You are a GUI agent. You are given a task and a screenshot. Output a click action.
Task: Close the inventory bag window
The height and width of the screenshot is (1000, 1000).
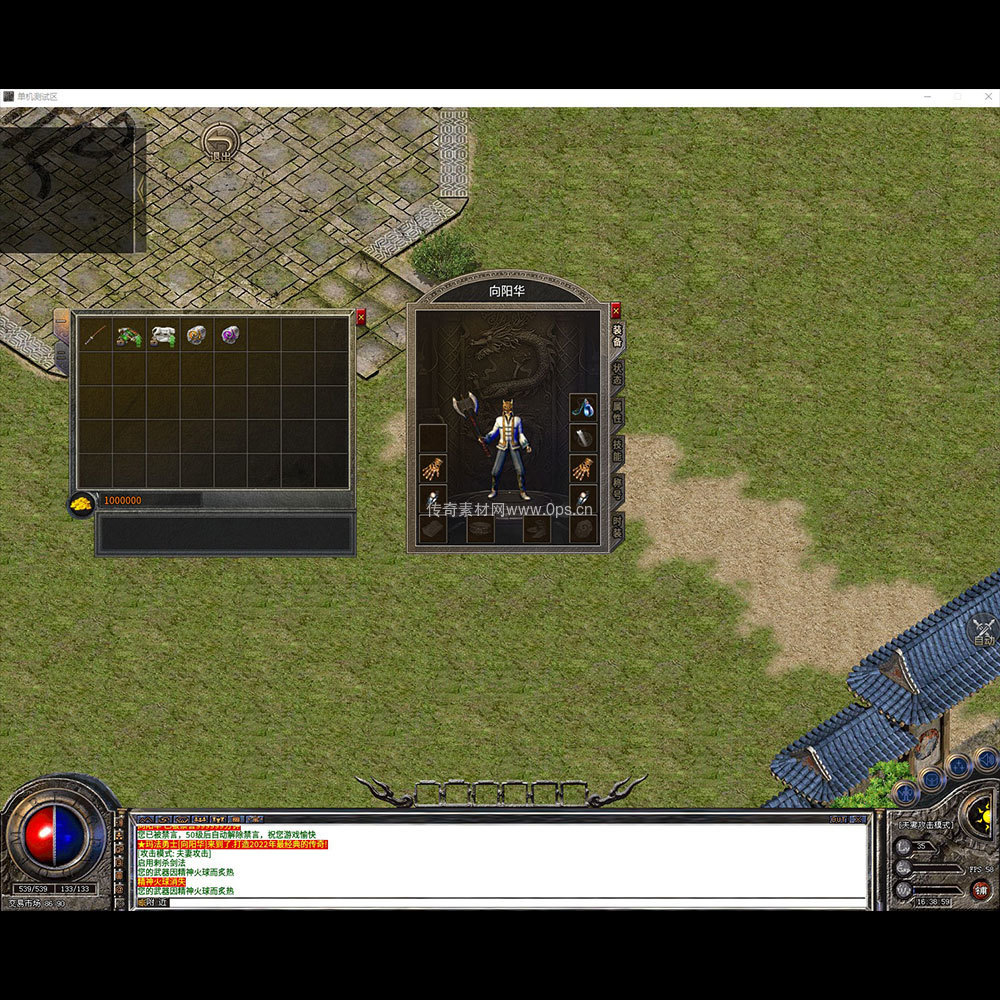point(361,317)
